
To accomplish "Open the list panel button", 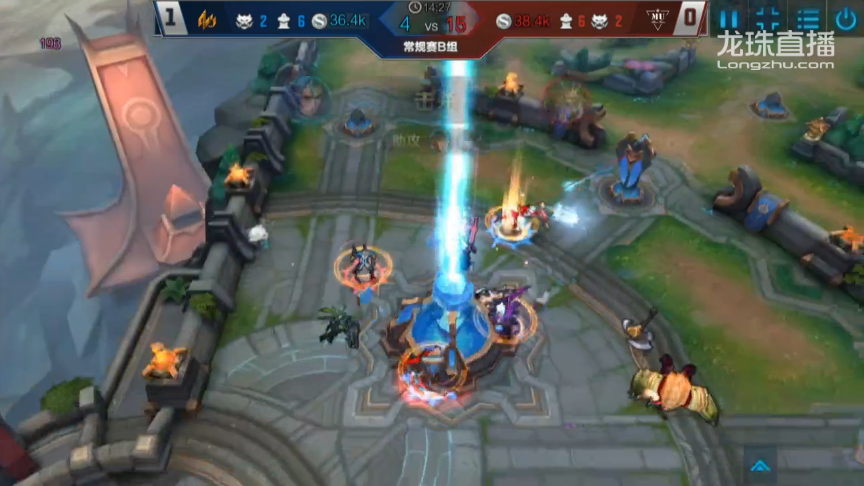I will 808,18.
